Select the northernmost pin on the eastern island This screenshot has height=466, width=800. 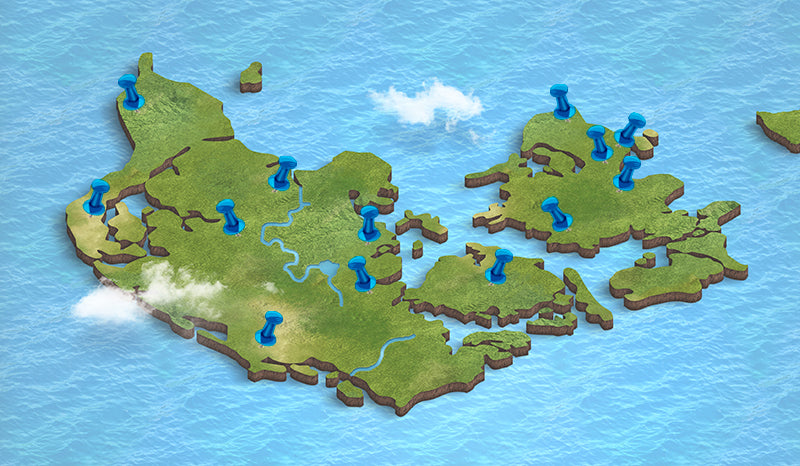pos(561,100)
